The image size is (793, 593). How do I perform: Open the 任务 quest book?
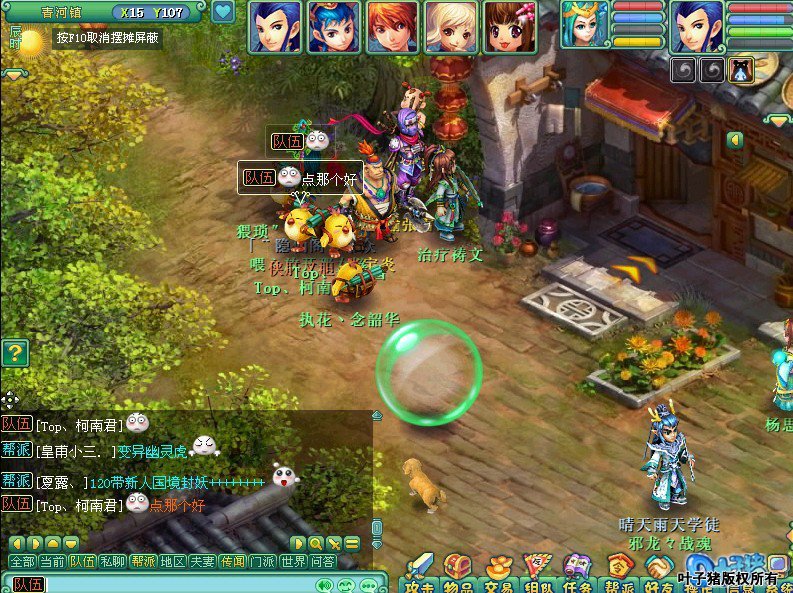coord(577,570)
